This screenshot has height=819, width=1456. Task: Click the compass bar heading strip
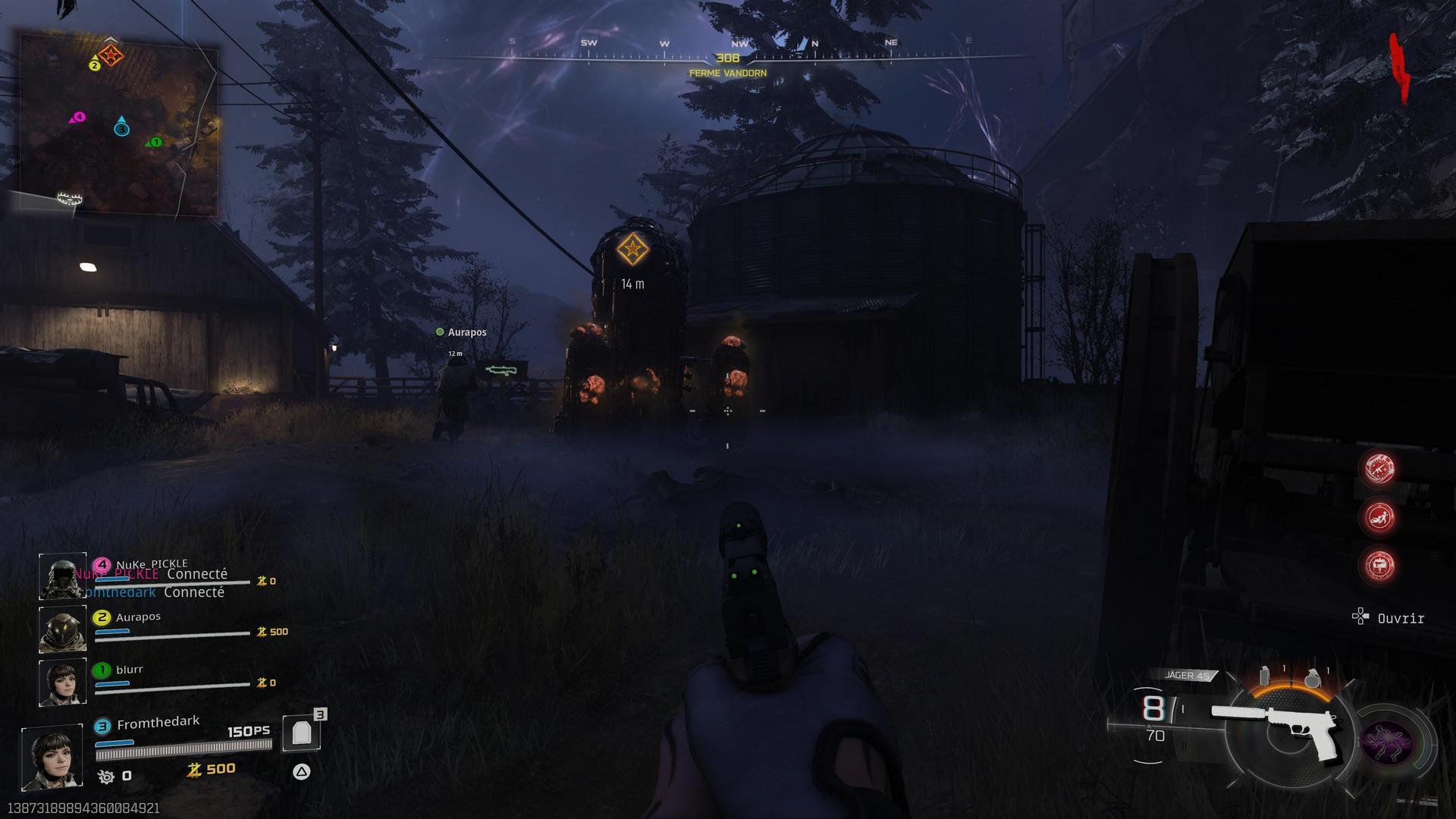pyautogui.click(x=728, y=53)
